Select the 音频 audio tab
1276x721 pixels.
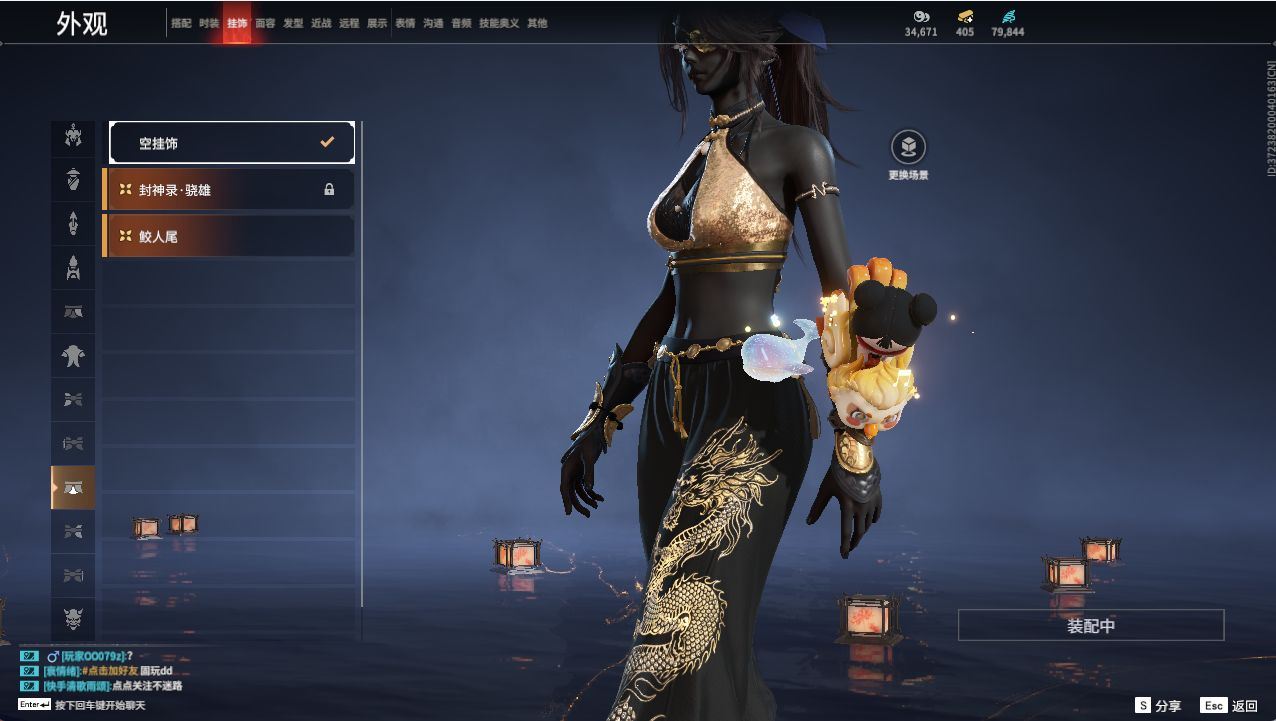[461, 23]
